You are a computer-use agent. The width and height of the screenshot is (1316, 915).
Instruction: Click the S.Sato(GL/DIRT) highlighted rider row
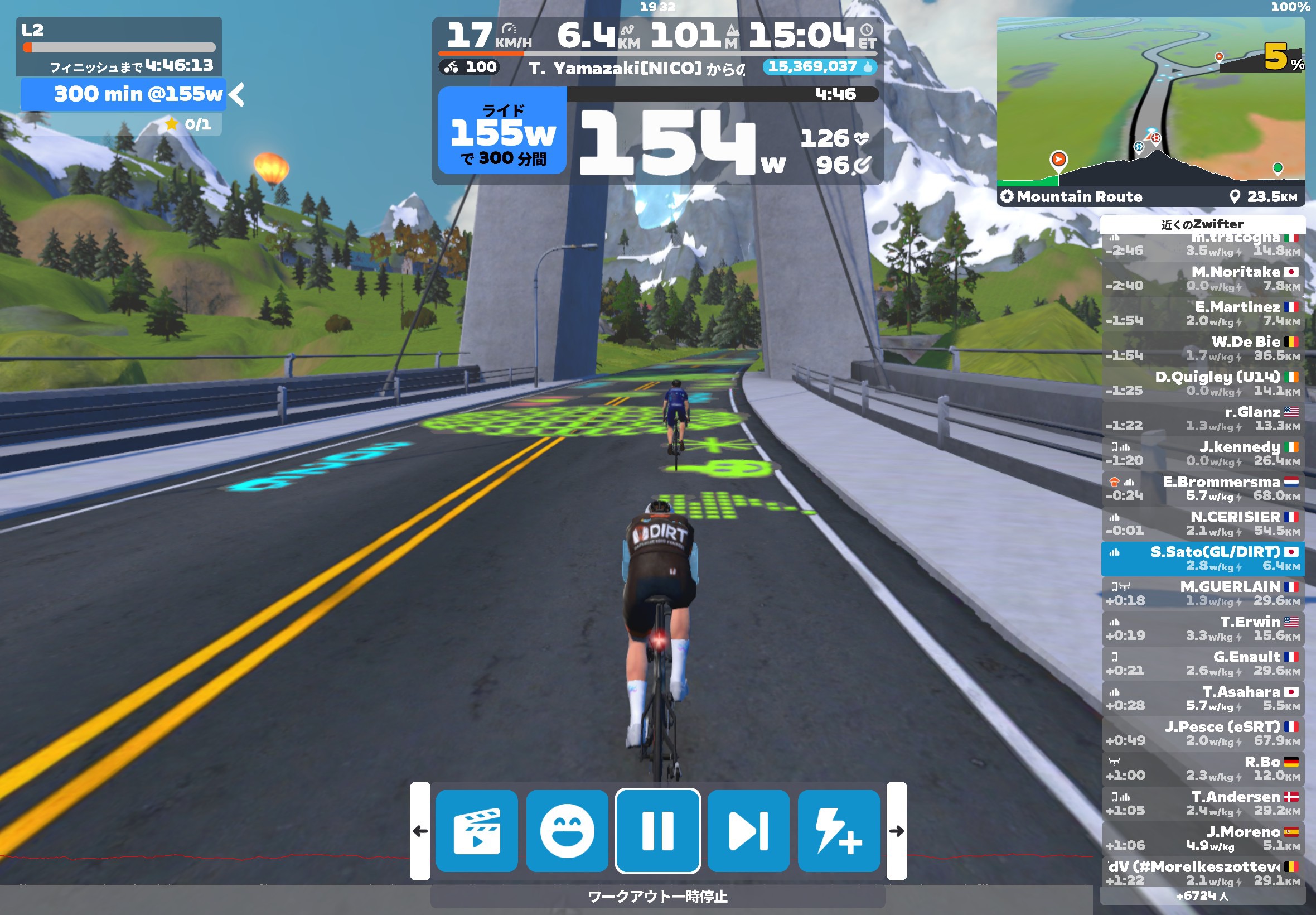pyautogui.click(x=1202, y=558)
